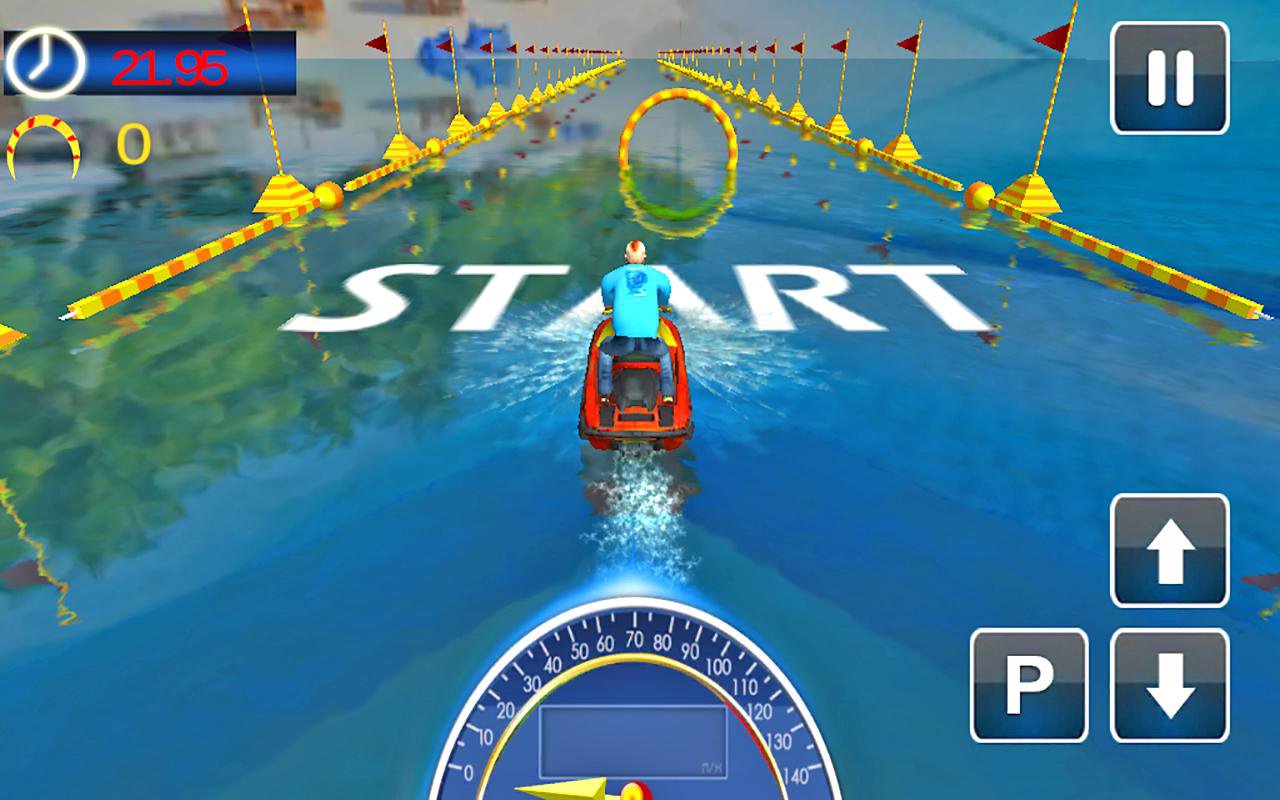The width and height of the screenshot is (1280, 800).
Task: Tap the clock icon on the timer panel
Action: click(x=42, y=62)
